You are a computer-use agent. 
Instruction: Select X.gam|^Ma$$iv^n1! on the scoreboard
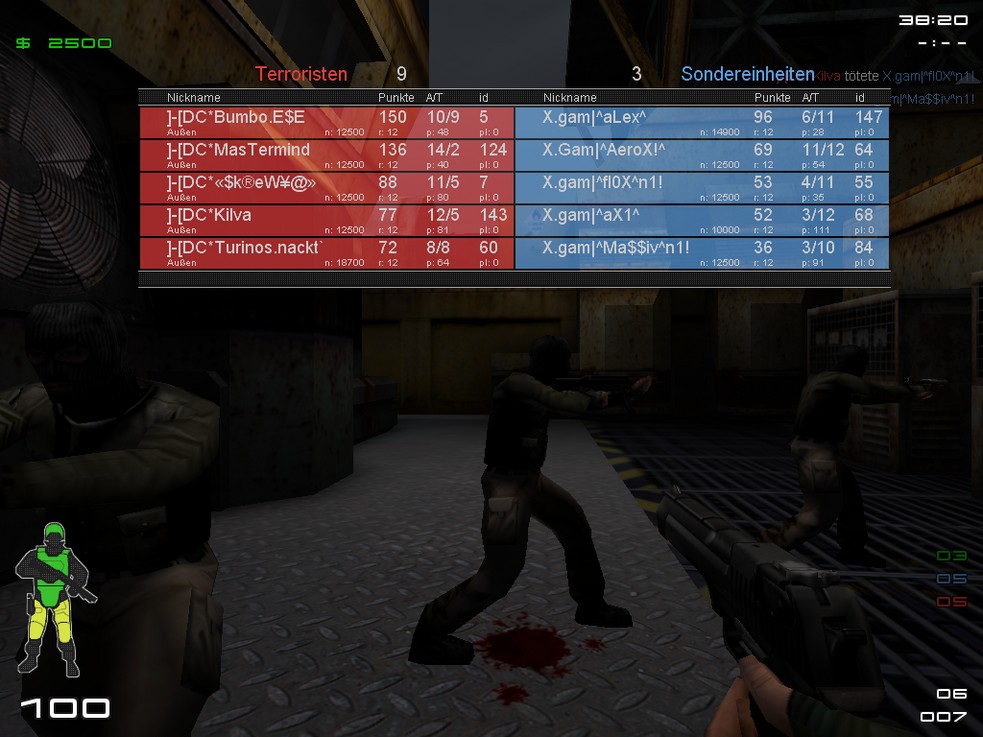[701, 251]
